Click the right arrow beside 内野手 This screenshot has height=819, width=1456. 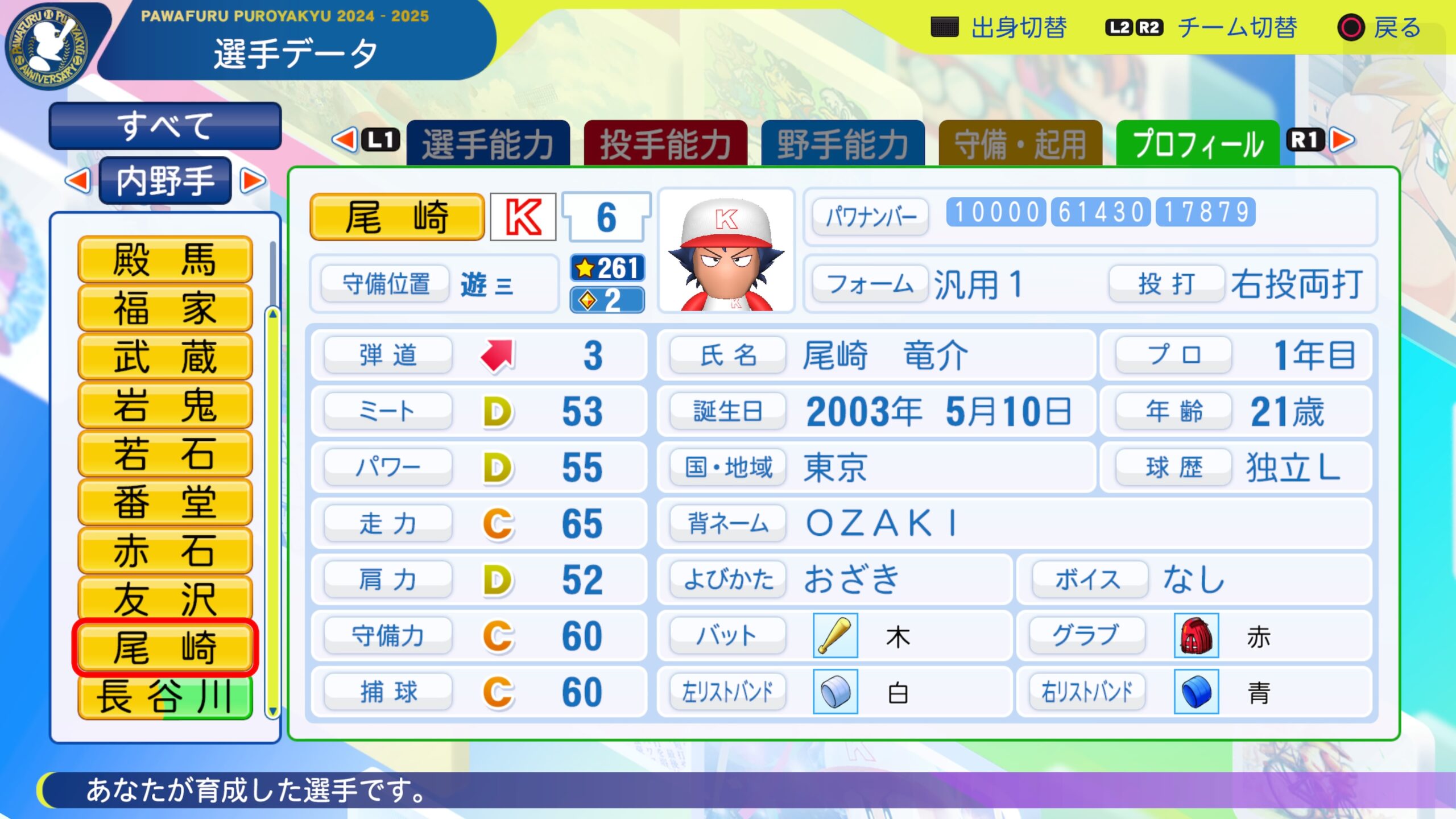(253, 181)
